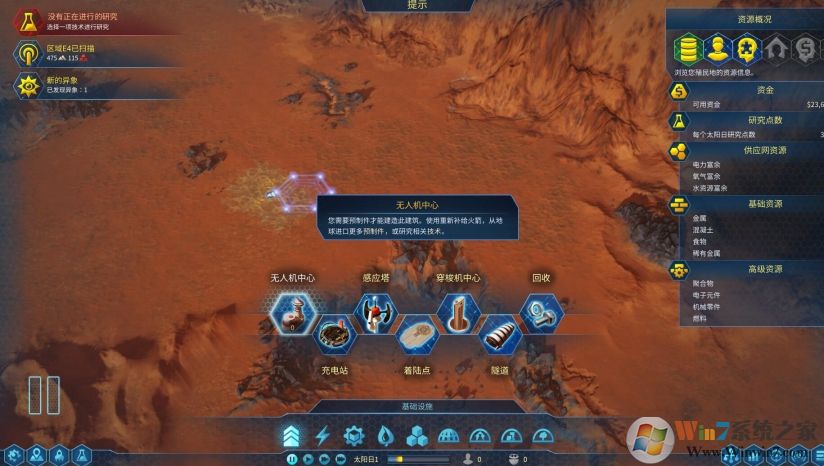Select the 隧道 tunnel building
This screenshot has height=466, width=824.
[500, 334]
